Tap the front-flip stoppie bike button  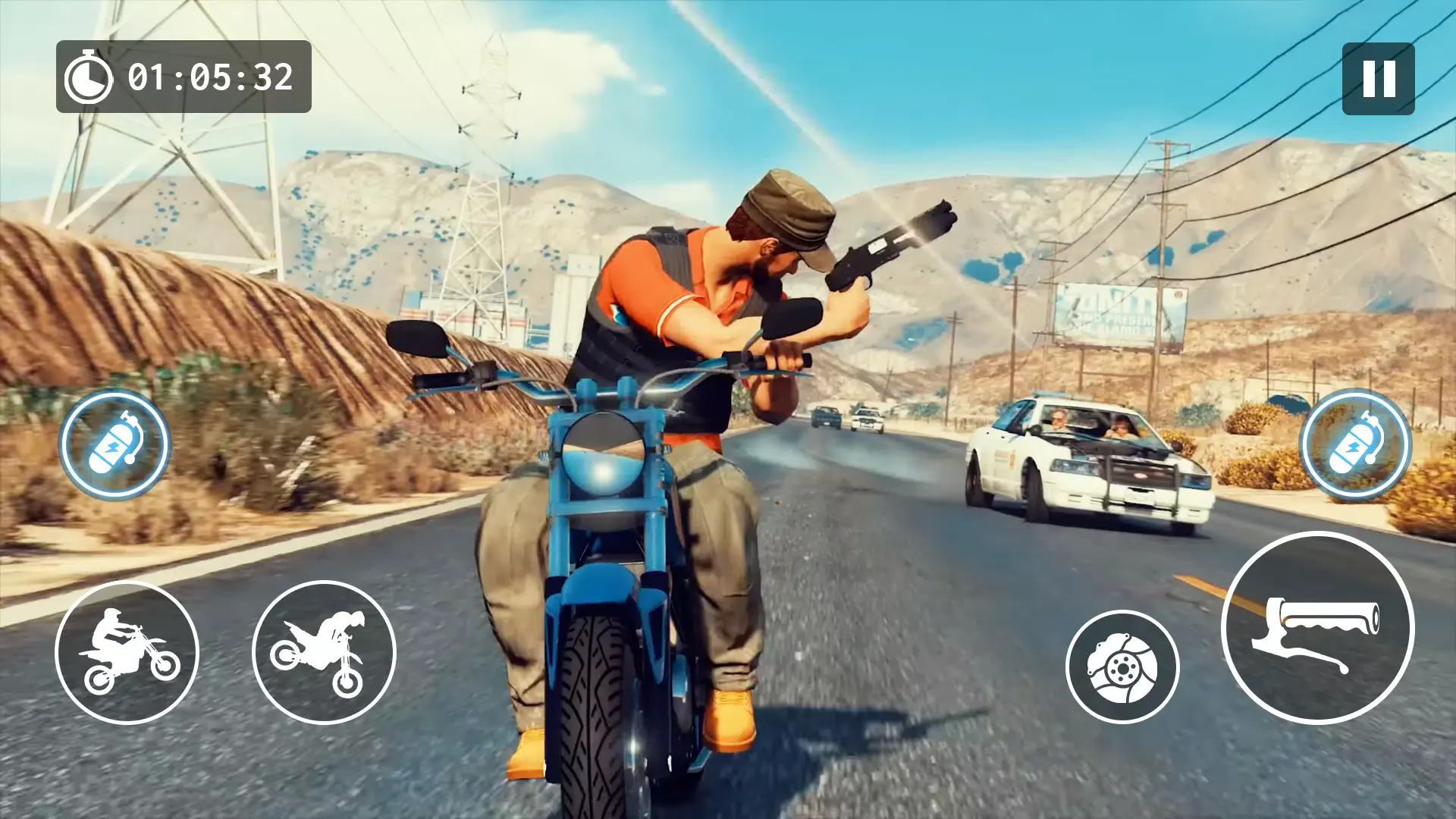324,651
